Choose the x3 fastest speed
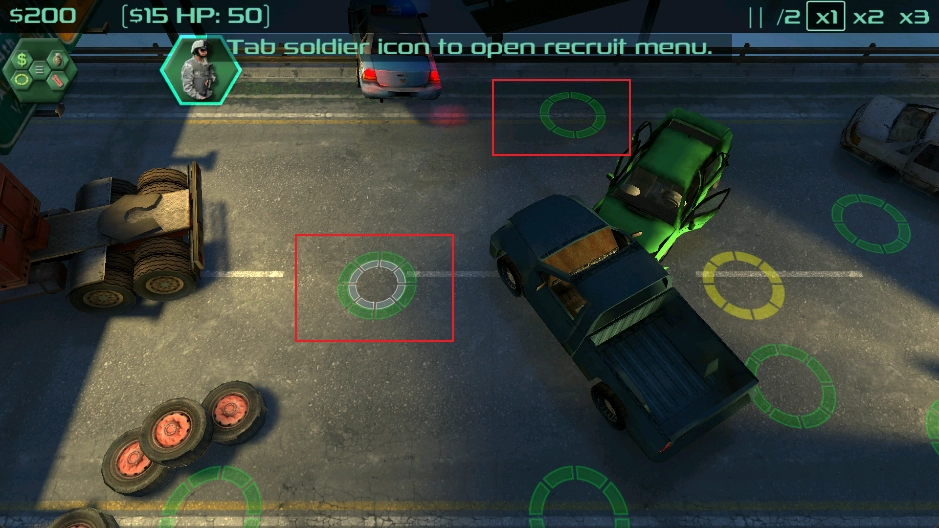This screenshot has width=939, height=528. click(x=913, y=17)
